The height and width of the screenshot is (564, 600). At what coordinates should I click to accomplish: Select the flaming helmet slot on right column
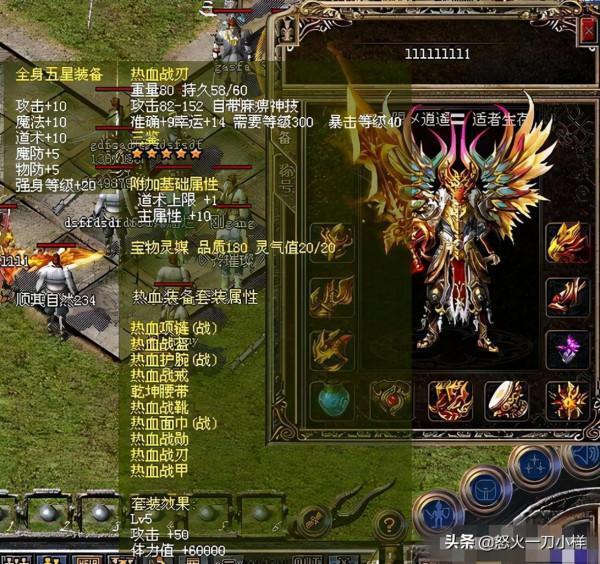[568, 243]
